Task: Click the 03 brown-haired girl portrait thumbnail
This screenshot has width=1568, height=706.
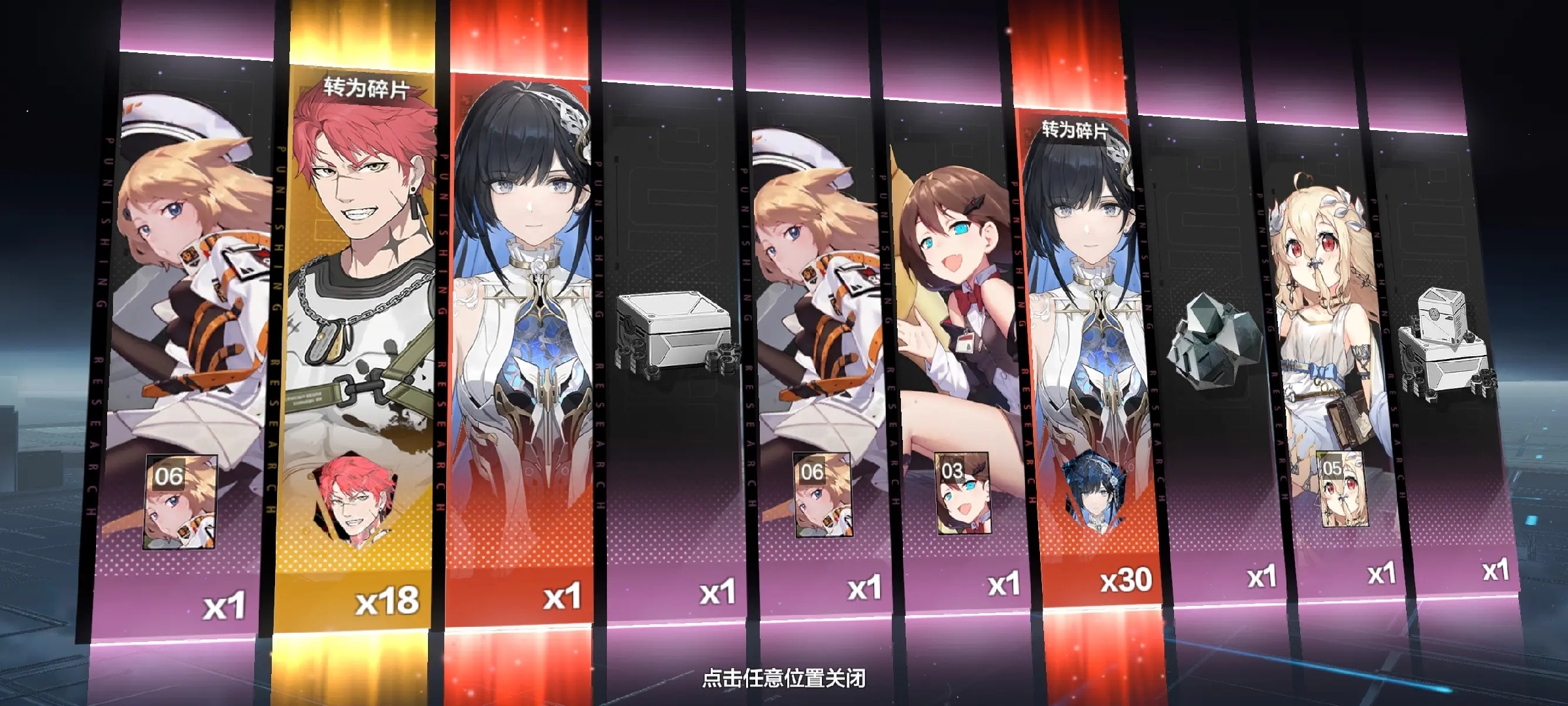Action: (x=962, y=493)
